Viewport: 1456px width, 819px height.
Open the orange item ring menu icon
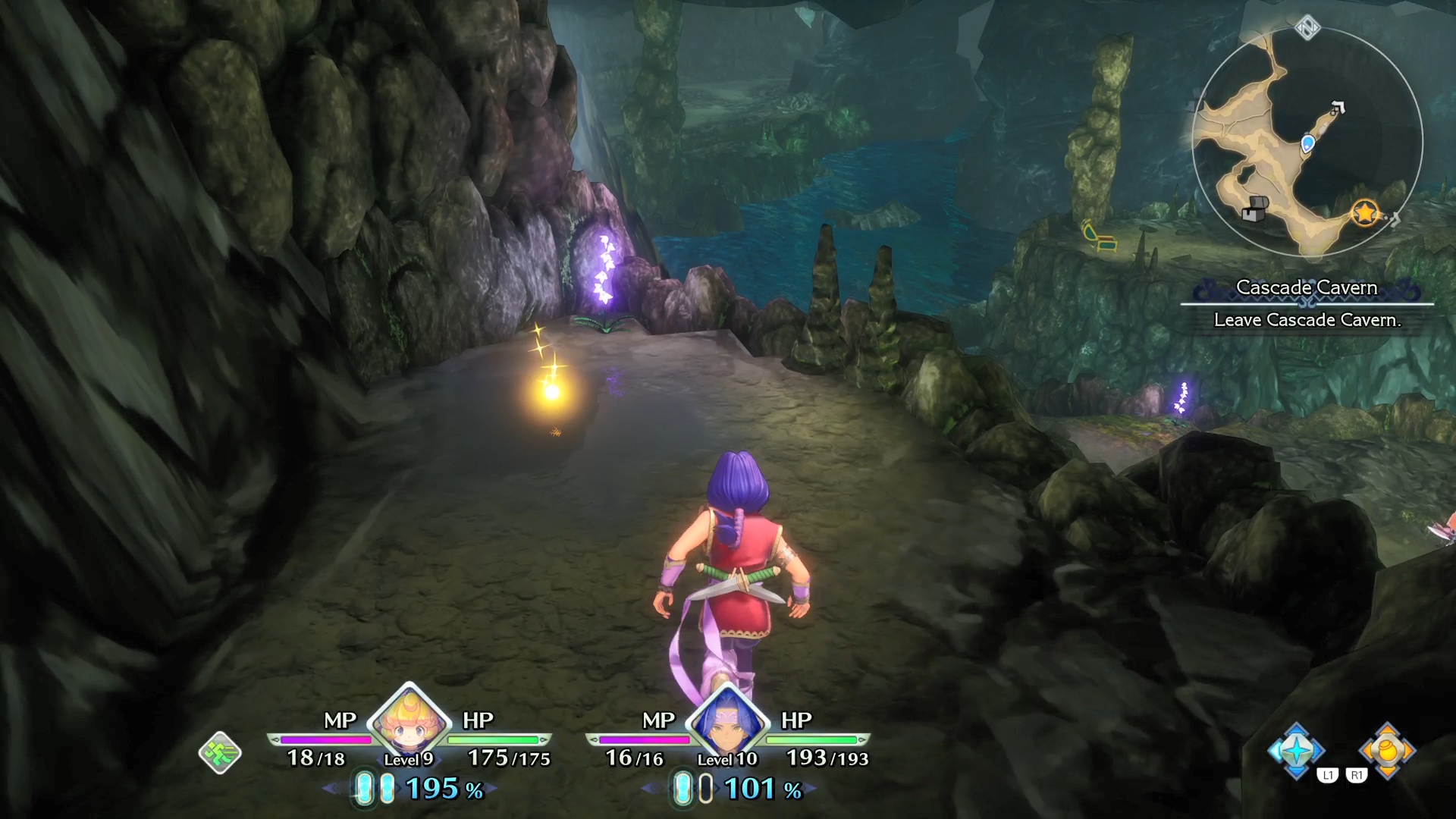(x=1387, y=751)
